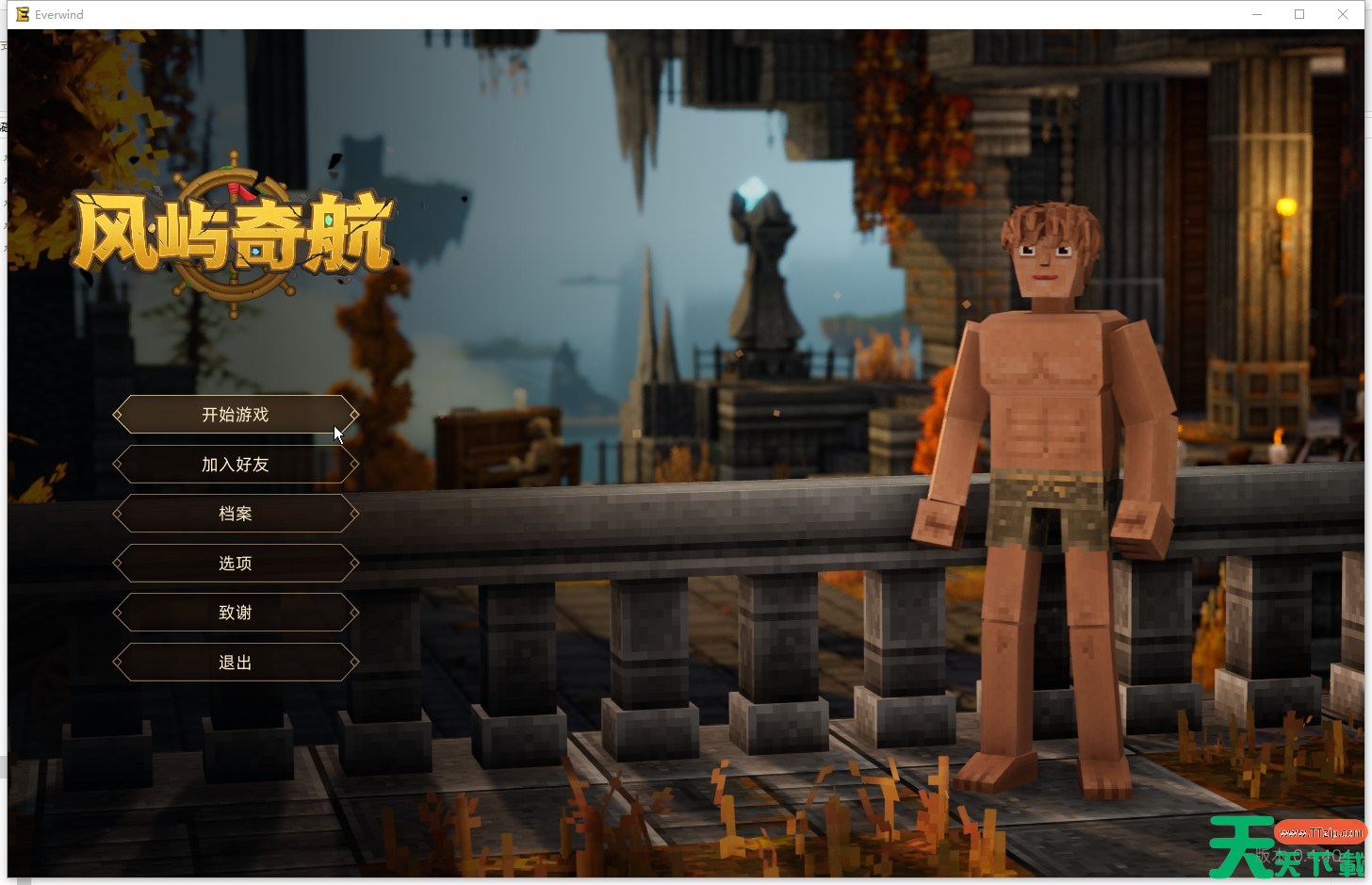
Task: Select 退出 to quit the game
Action: click(236, 663)
